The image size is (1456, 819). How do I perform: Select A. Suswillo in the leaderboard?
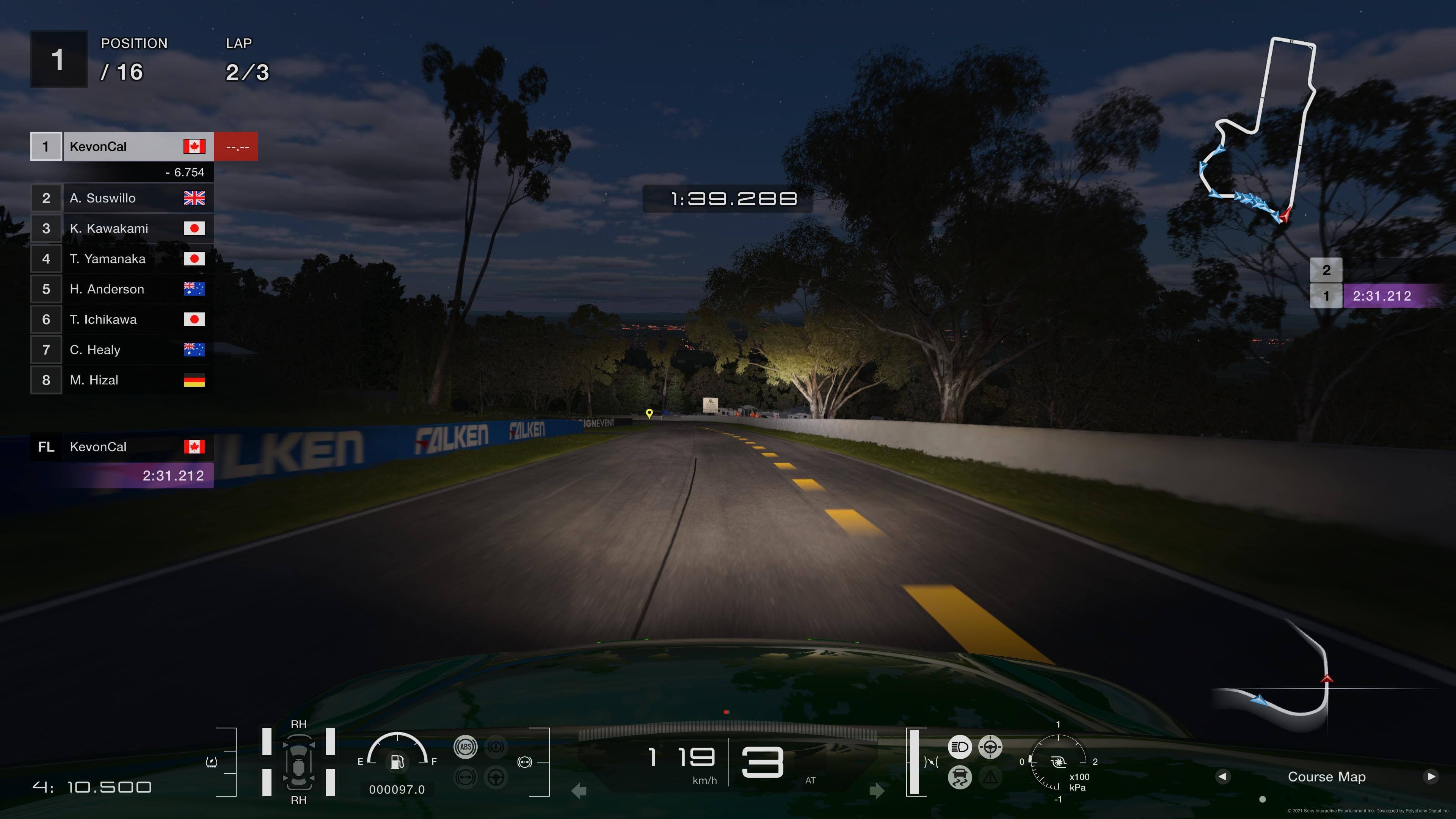[122, 198]
